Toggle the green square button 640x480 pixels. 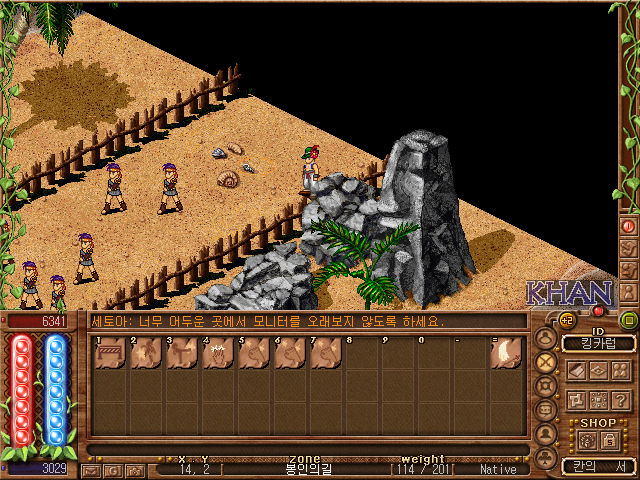629,321
